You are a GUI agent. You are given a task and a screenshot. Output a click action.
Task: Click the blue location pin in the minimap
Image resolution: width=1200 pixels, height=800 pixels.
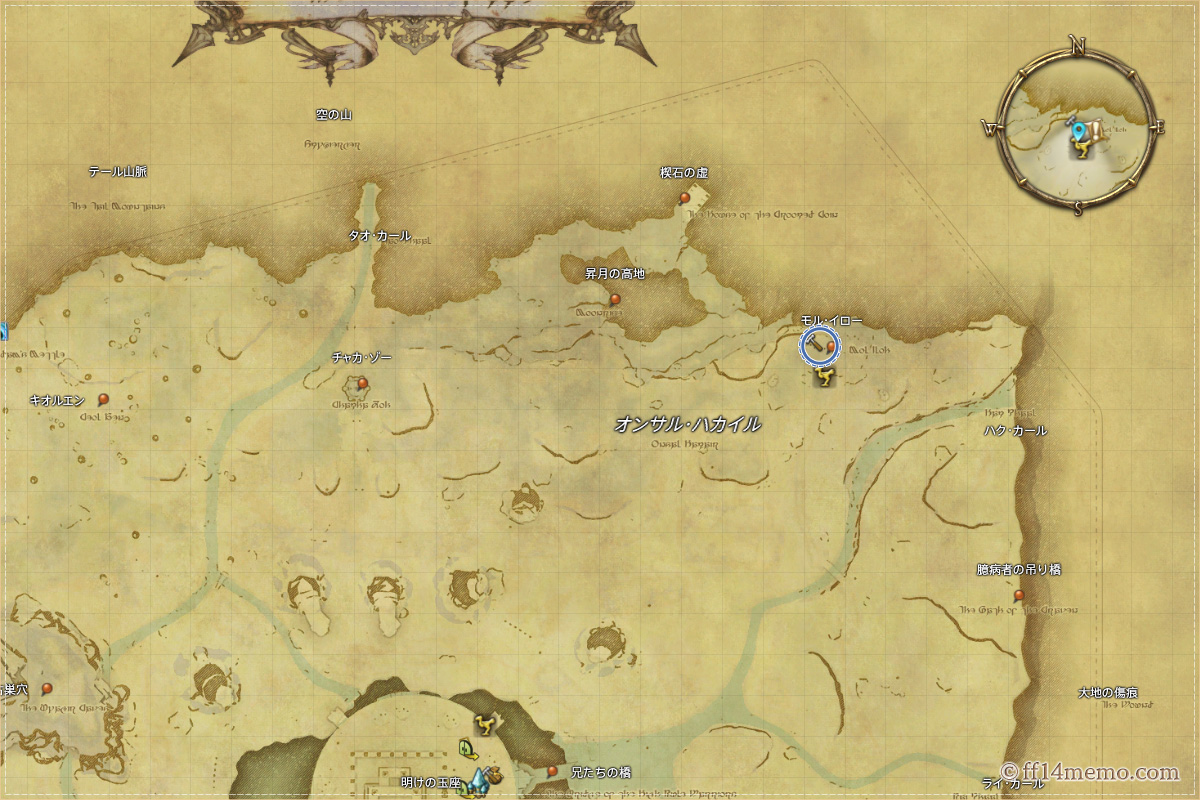tap(1078, 132)
